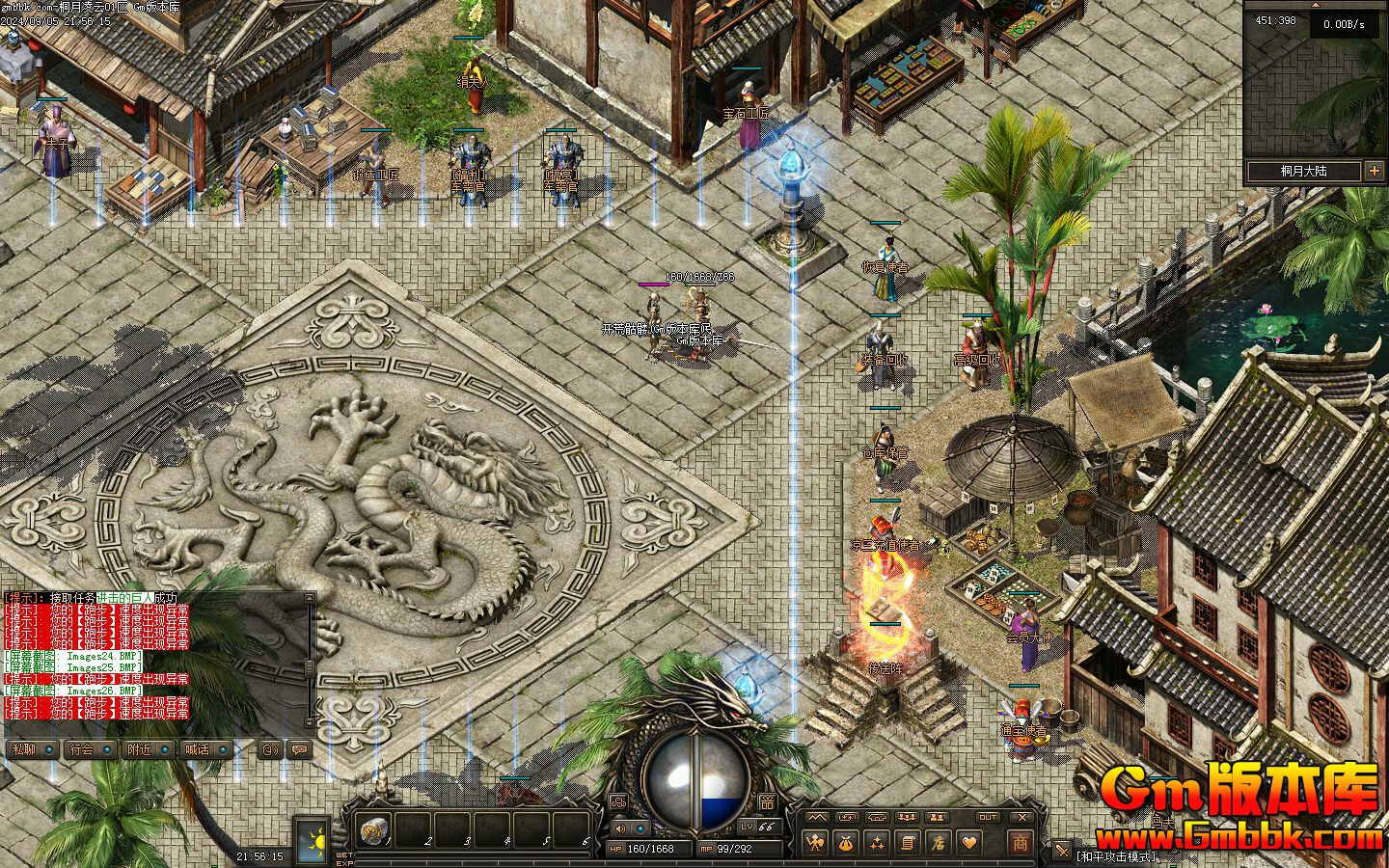Toggle attack mode with crossed swords icon

(x=1061, y=851)
